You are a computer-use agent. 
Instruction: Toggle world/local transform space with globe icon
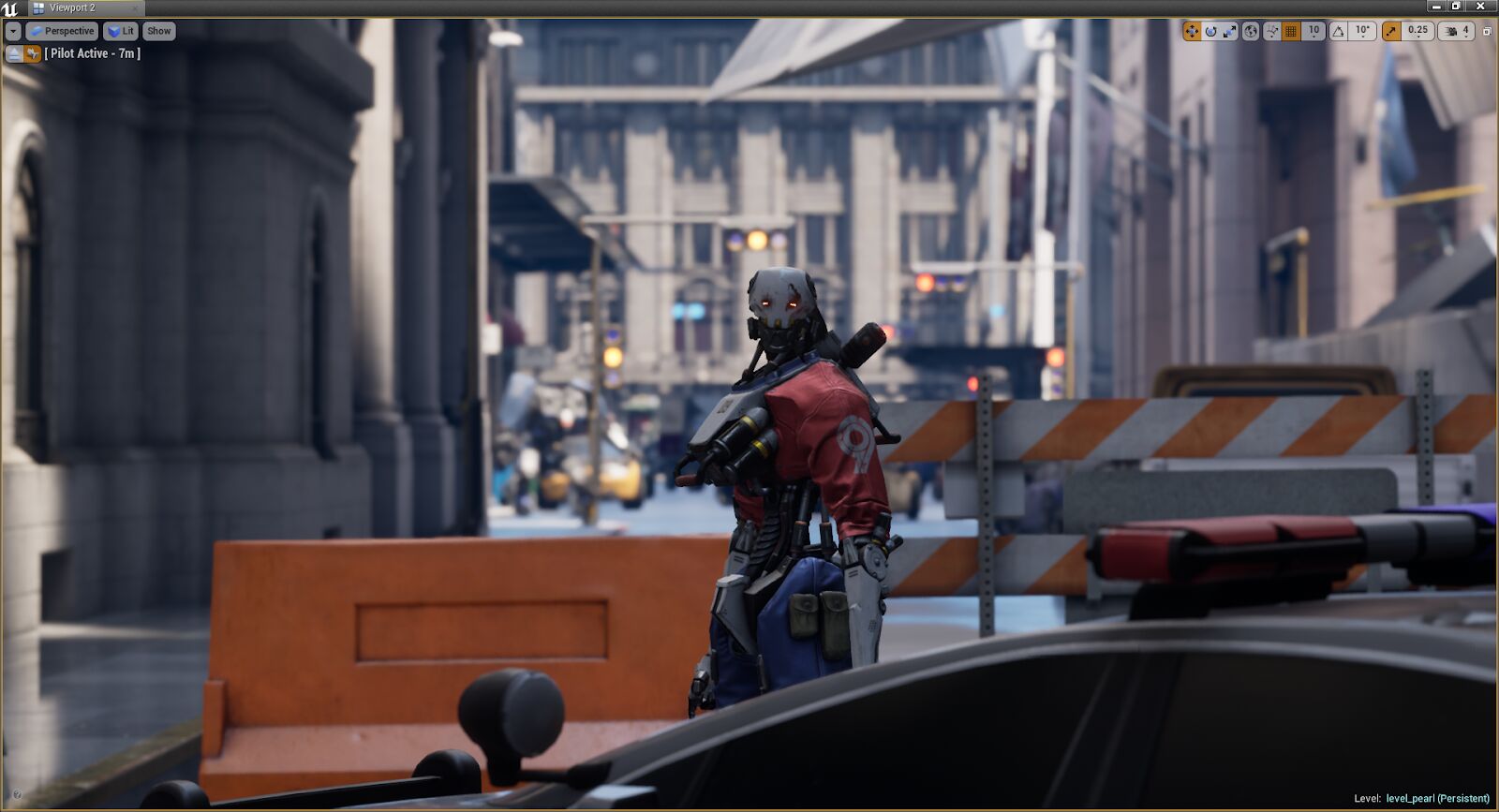click(1251, 31)
